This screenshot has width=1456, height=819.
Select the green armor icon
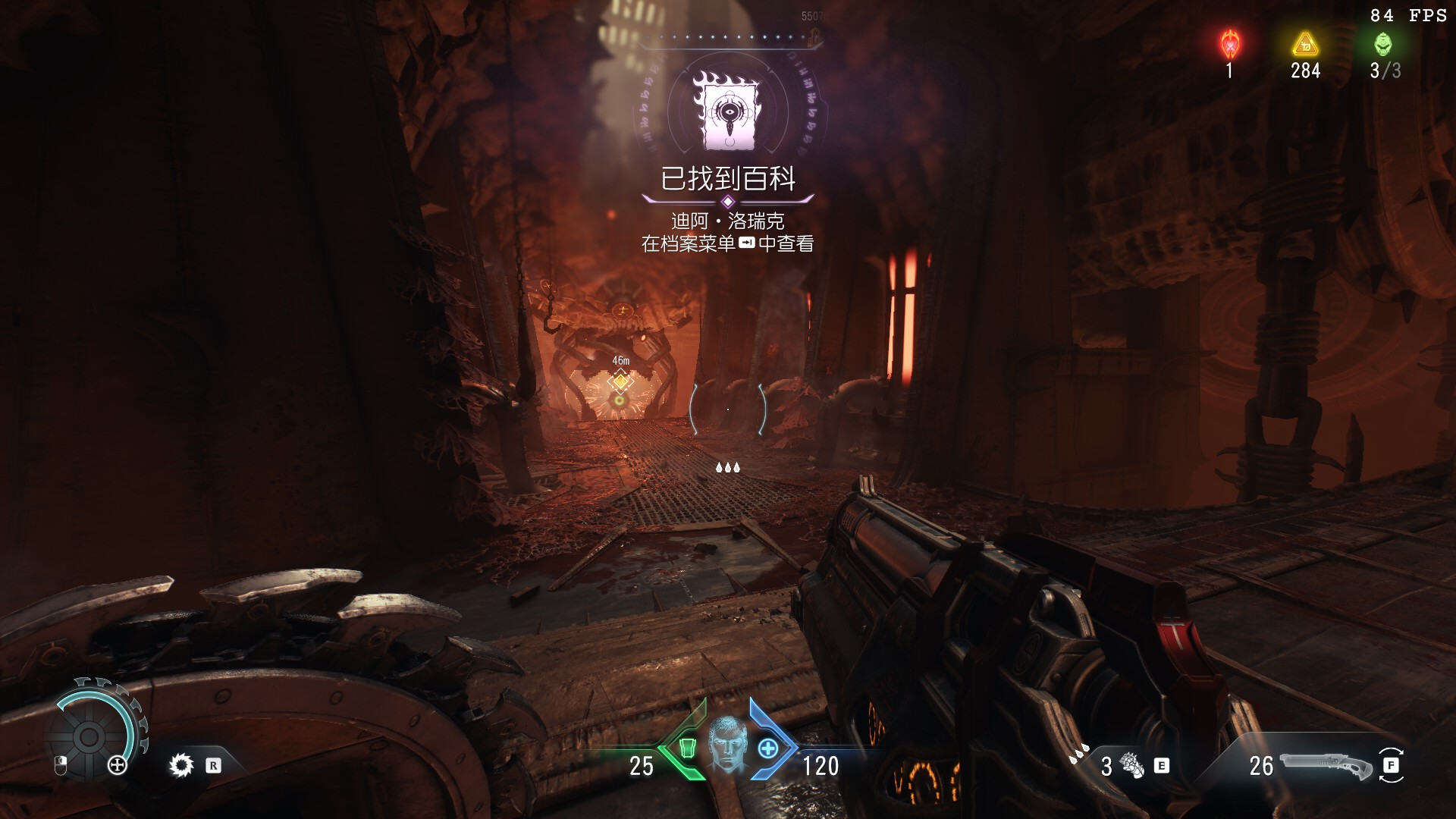coord(687,748)
